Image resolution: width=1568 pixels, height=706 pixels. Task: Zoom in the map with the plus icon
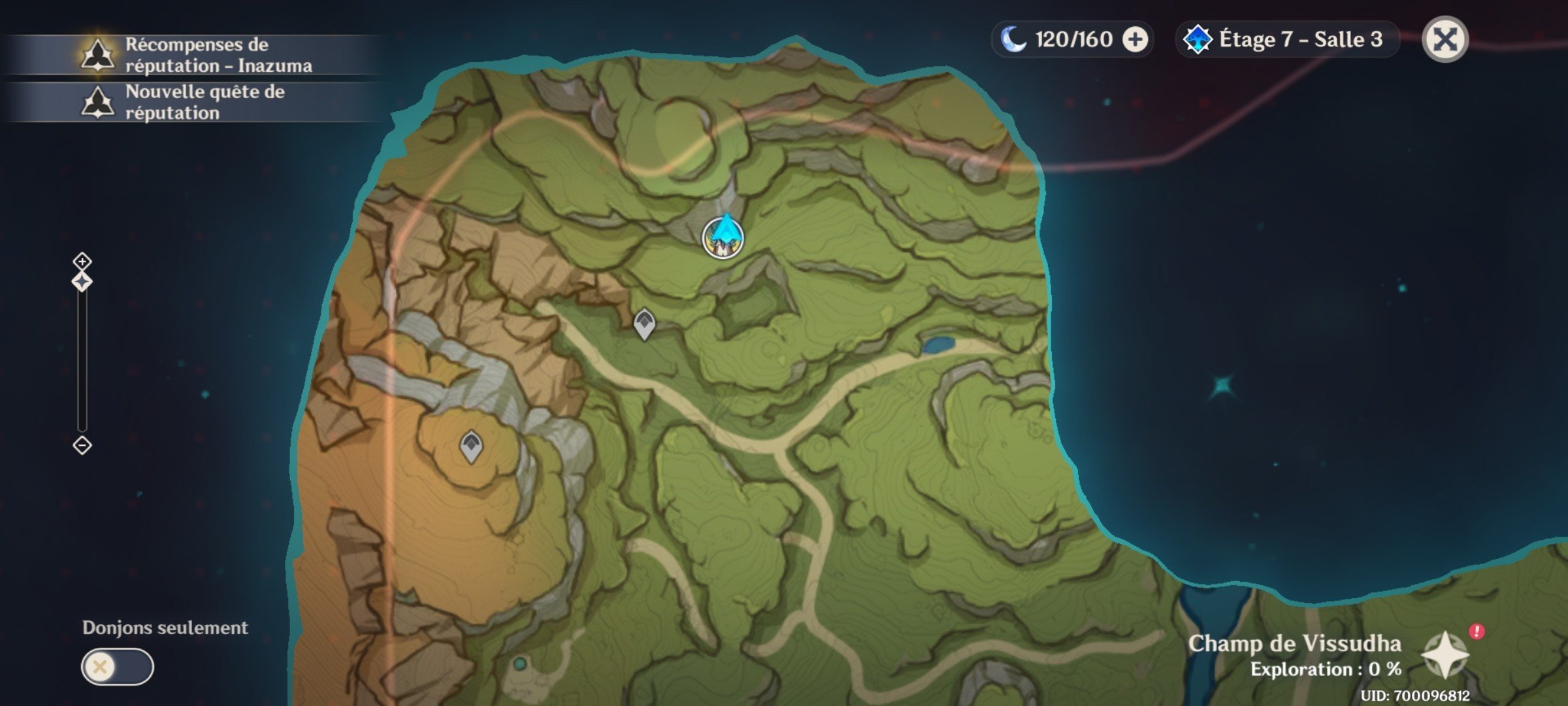click(x=82, y=261)
